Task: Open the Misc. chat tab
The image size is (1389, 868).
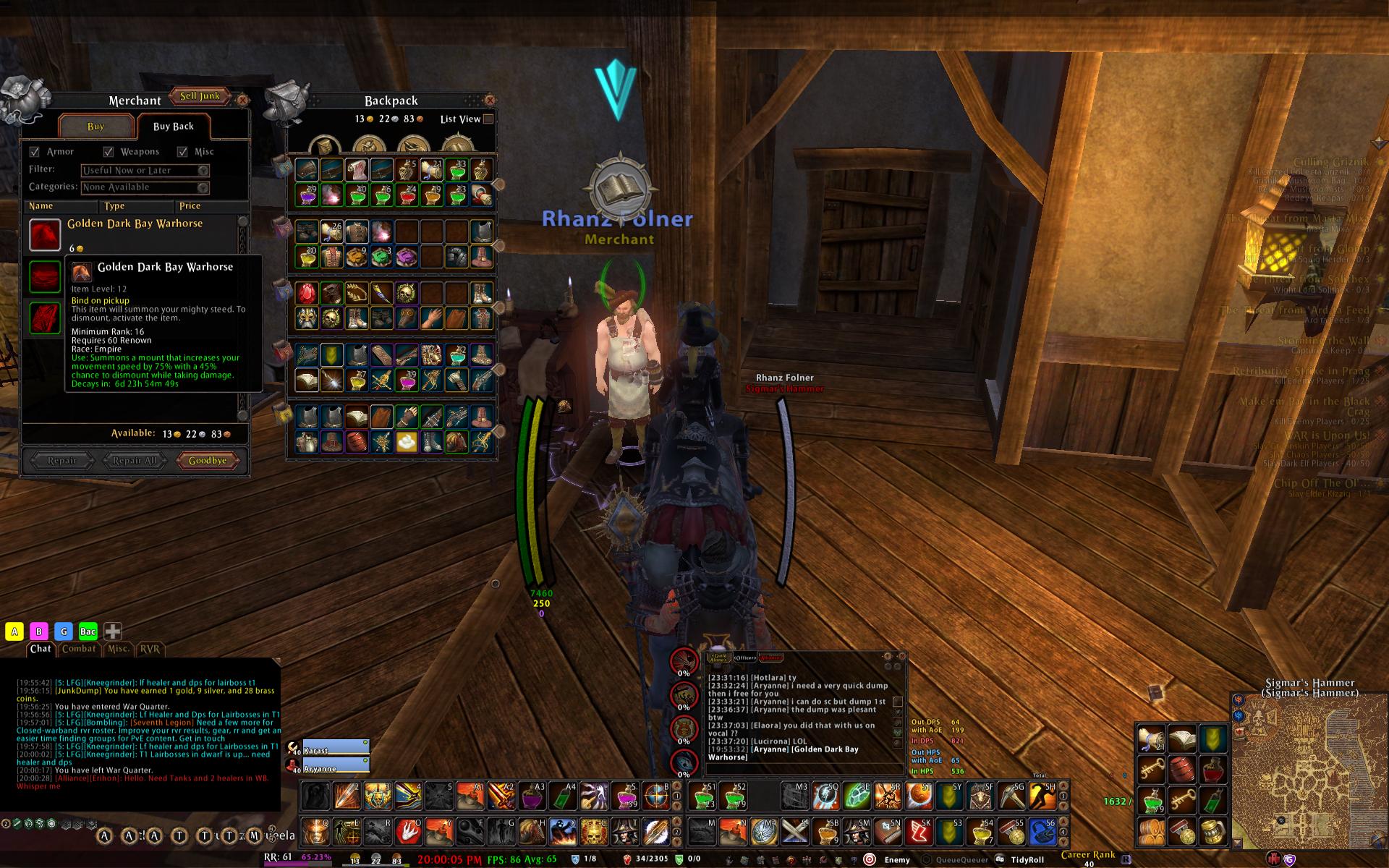Action: point(118,649)
